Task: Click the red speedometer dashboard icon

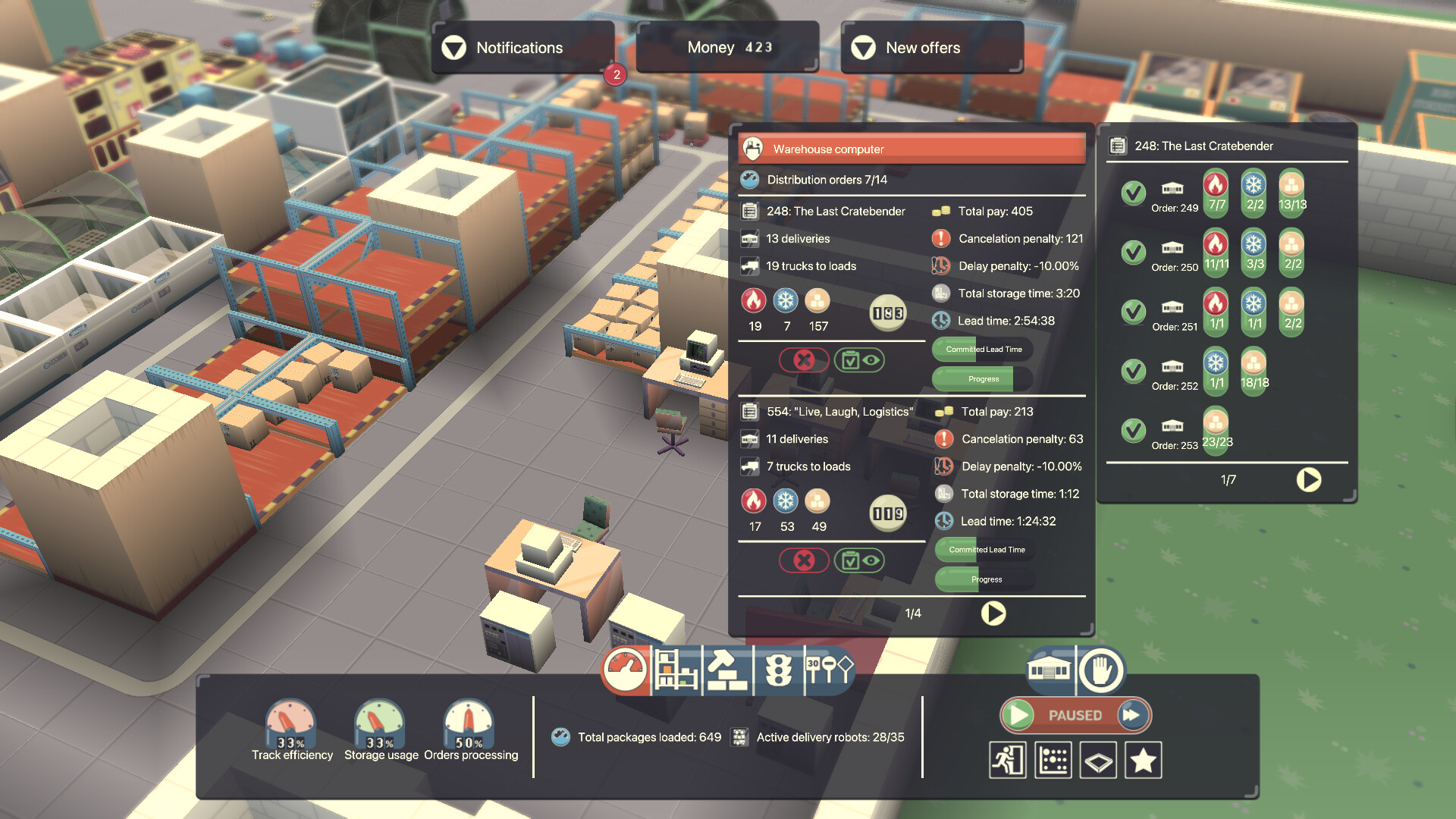Action: tap(626, 671)
